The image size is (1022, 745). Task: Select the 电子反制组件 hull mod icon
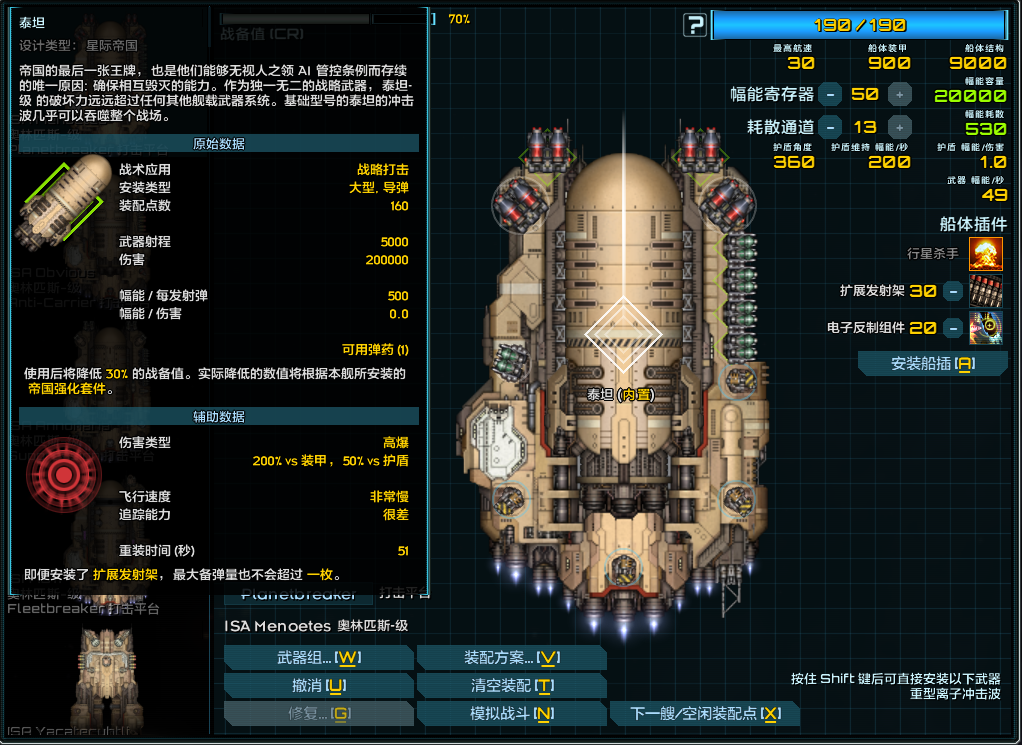986,327
